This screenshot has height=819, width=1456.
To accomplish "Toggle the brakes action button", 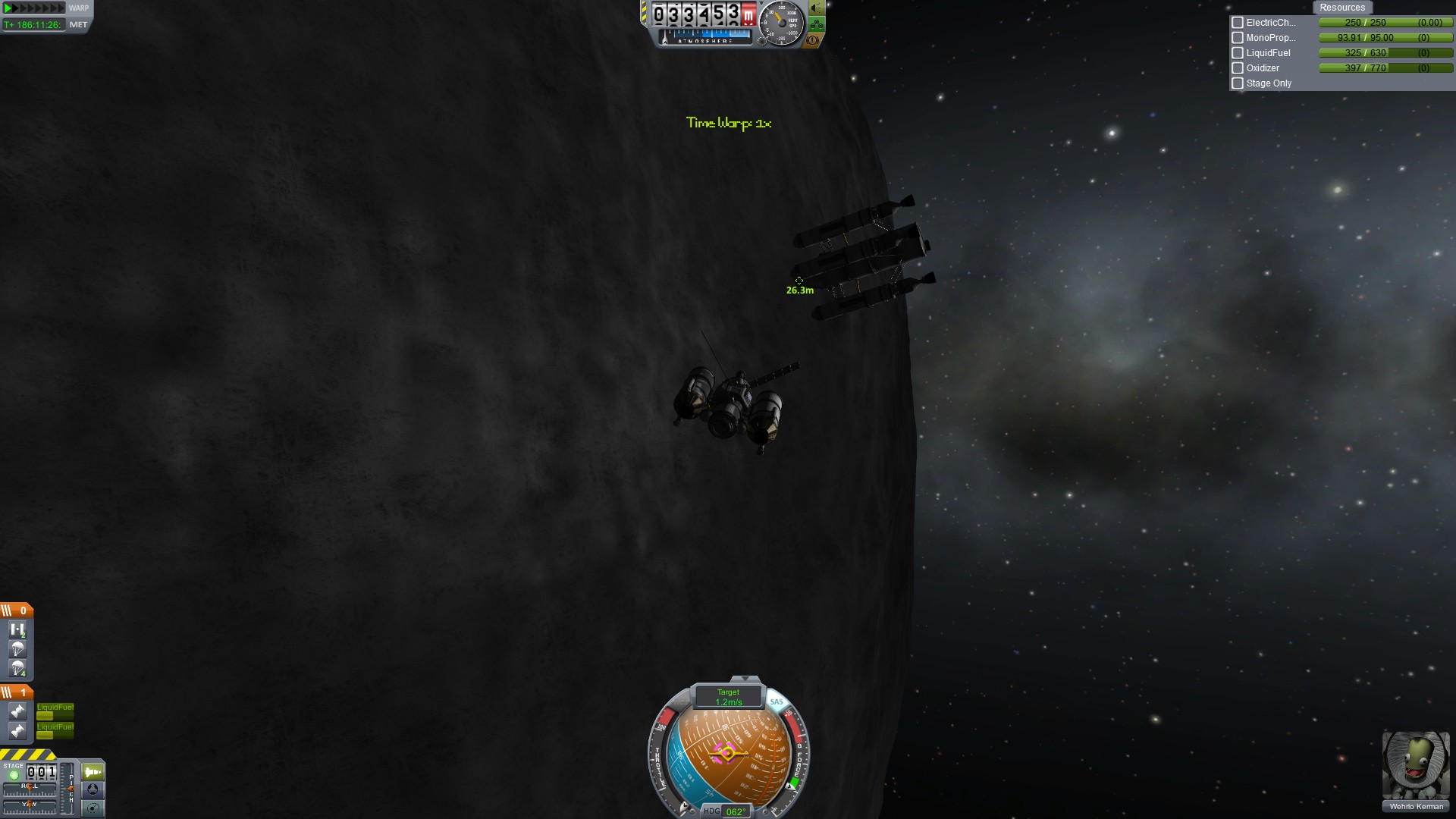I will click(813, 40).
